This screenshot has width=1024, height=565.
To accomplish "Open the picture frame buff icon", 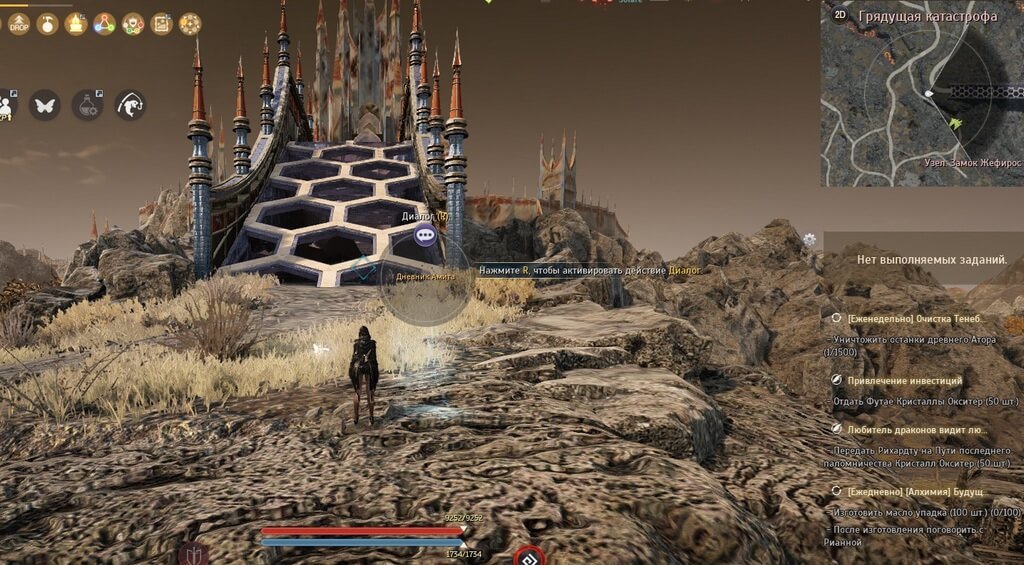I will (161, 24).
